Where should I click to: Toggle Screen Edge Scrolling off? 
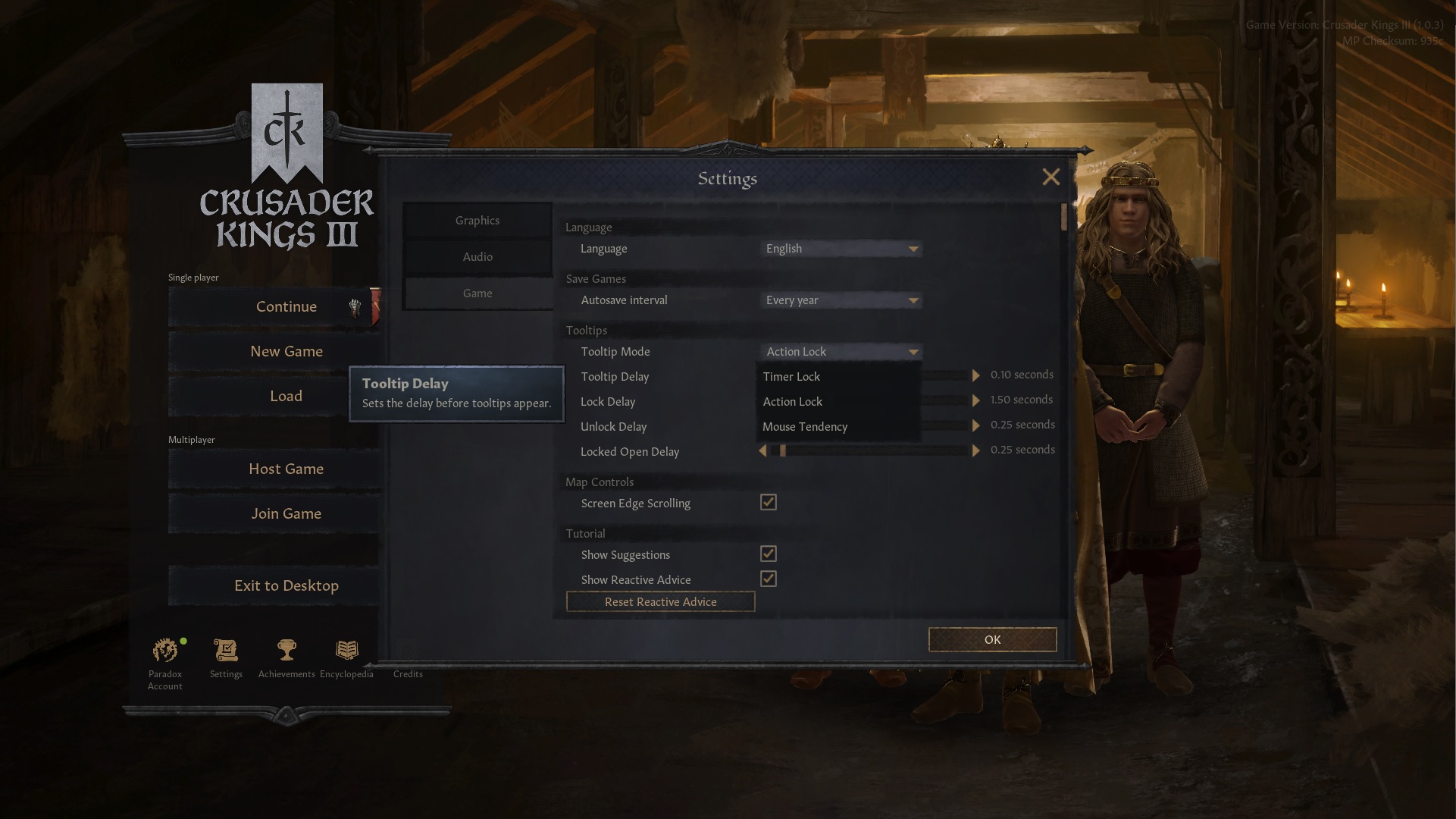[768, 502]
